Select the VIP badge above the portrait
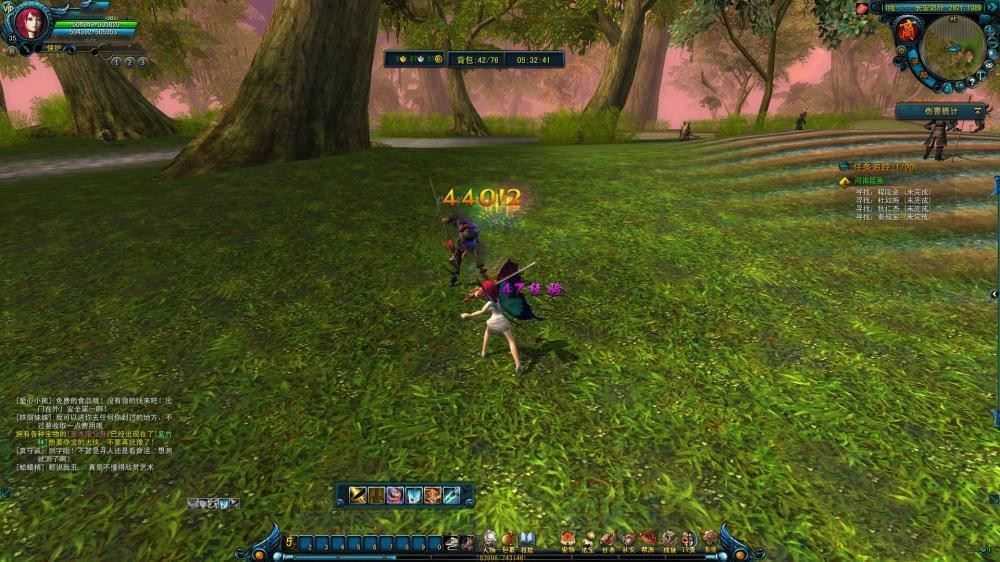The width and height of the screenshot is (1000, 562). 8,7
